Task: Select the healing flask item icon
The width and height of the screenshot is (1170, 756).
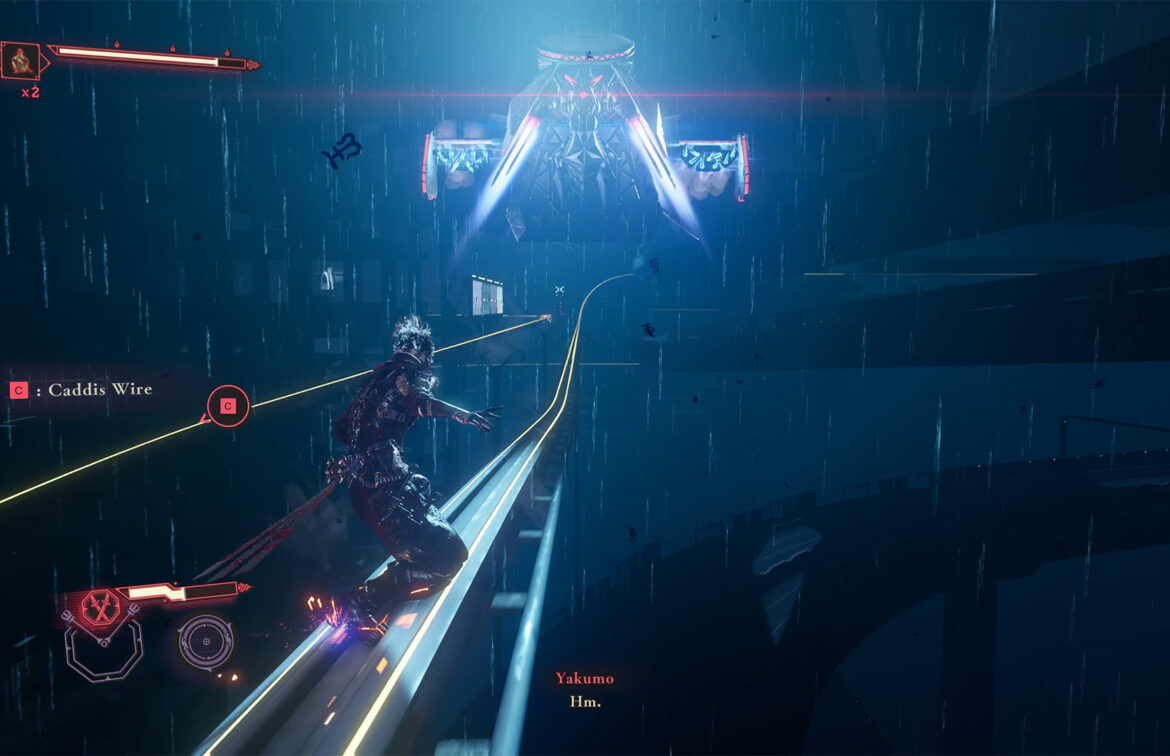Action: pyautogui.click(x=20, y=60)
